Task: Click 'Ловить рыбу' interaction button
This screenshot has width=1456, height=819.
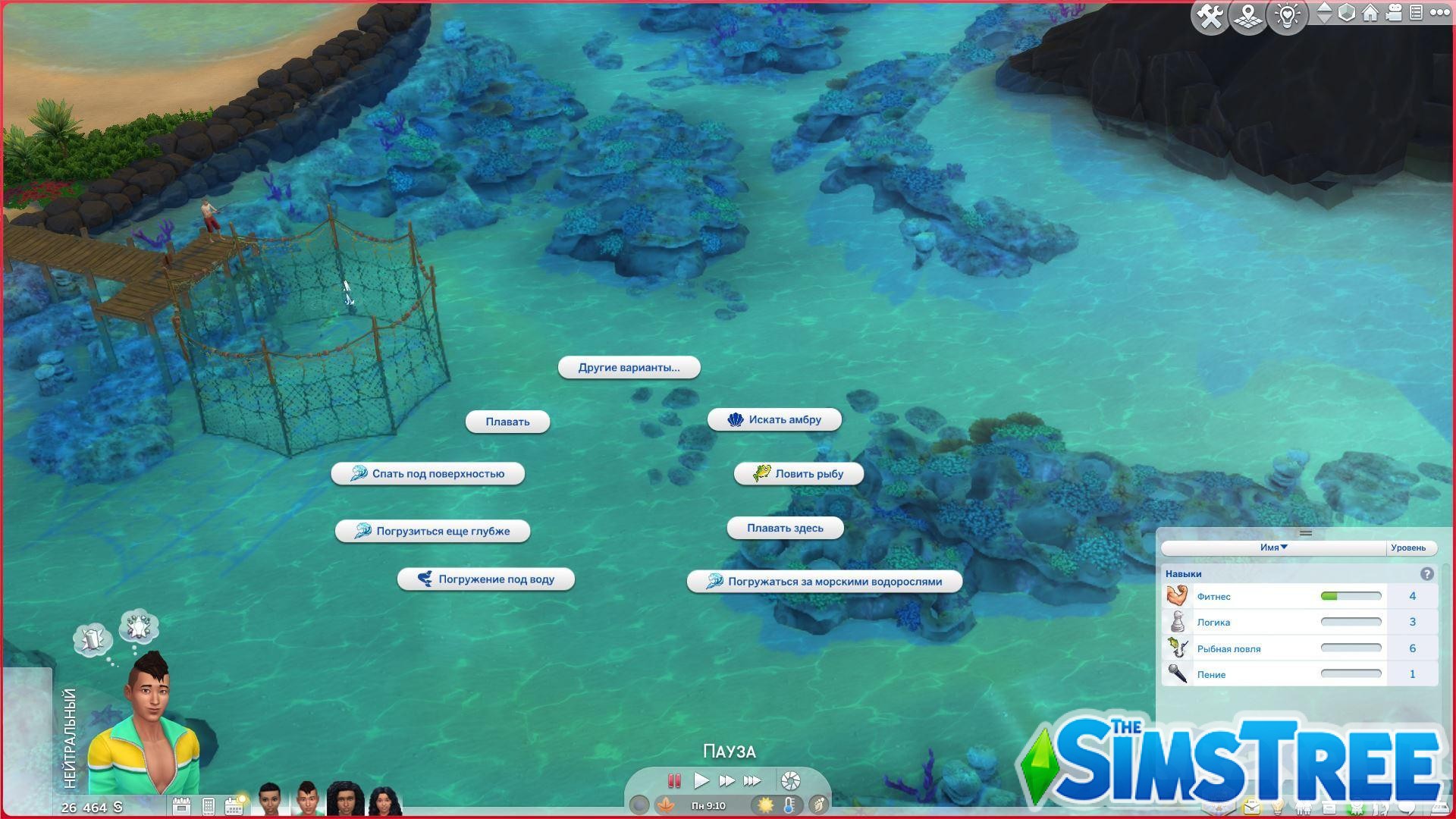Action: [x=798, y=473]
